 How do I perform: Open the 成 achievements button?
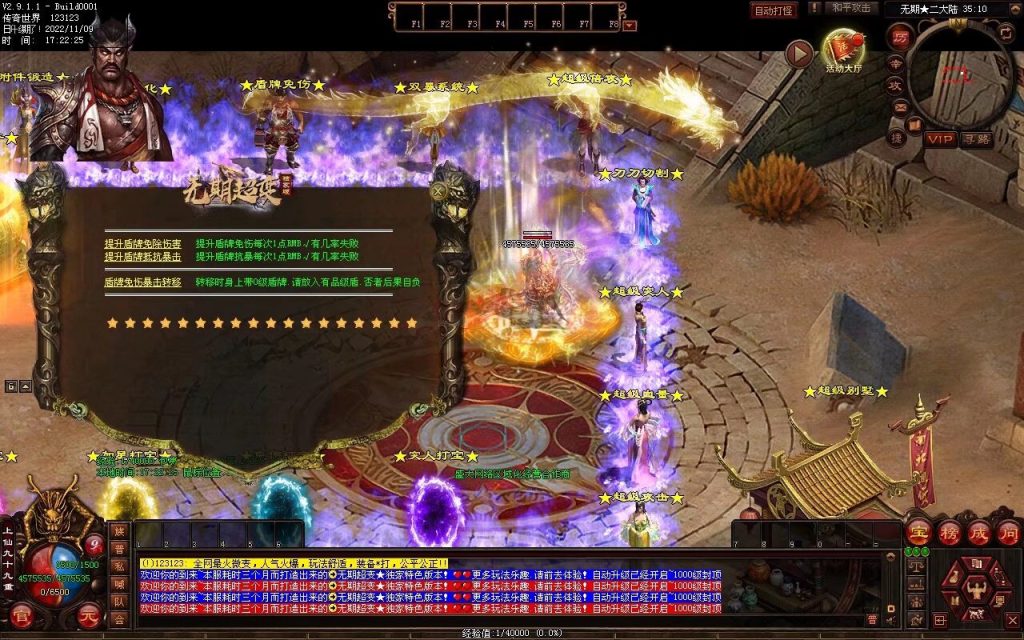tap(978, 533)
